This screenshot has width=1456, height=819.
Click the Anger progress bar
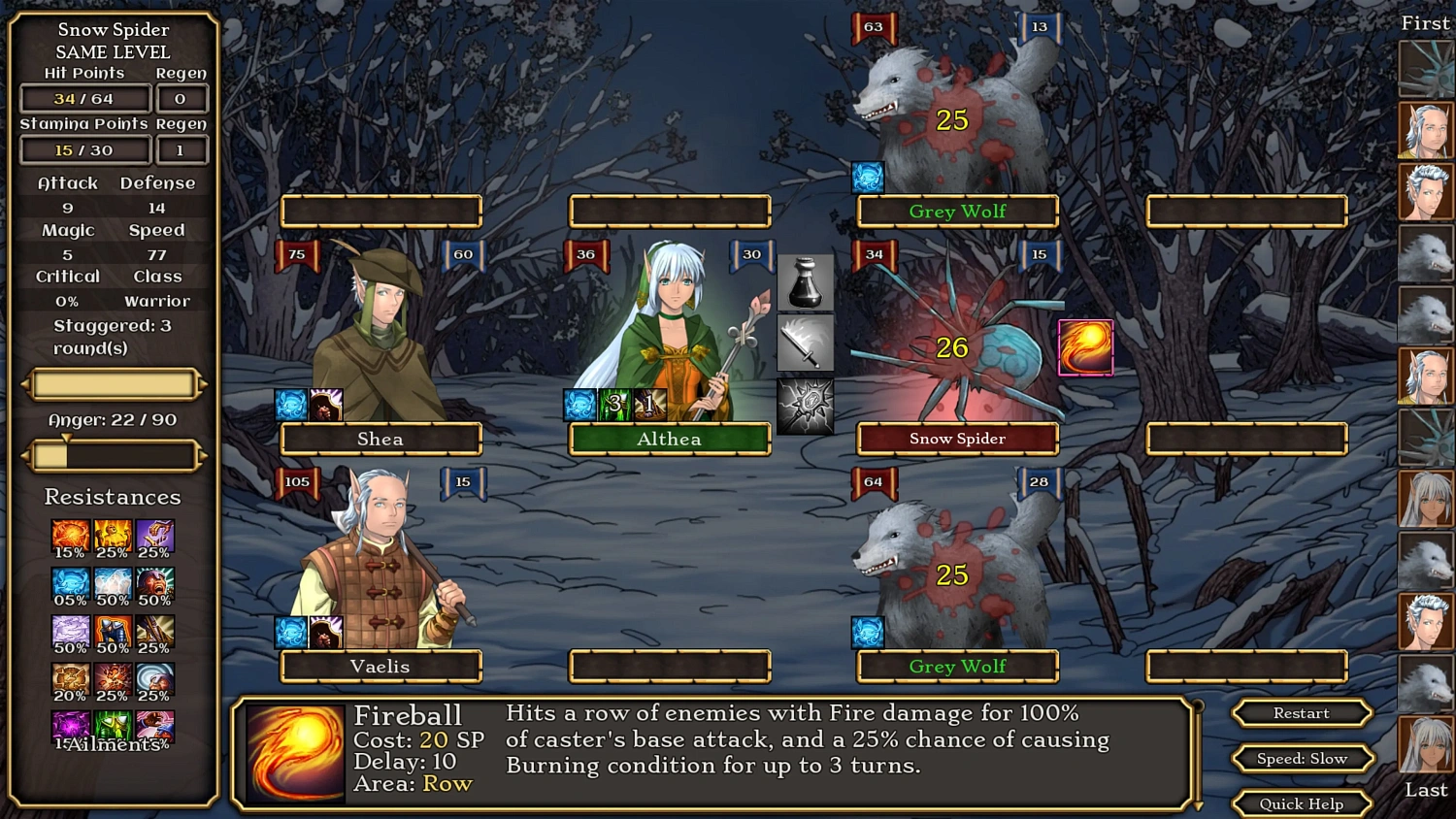[113, 454]
